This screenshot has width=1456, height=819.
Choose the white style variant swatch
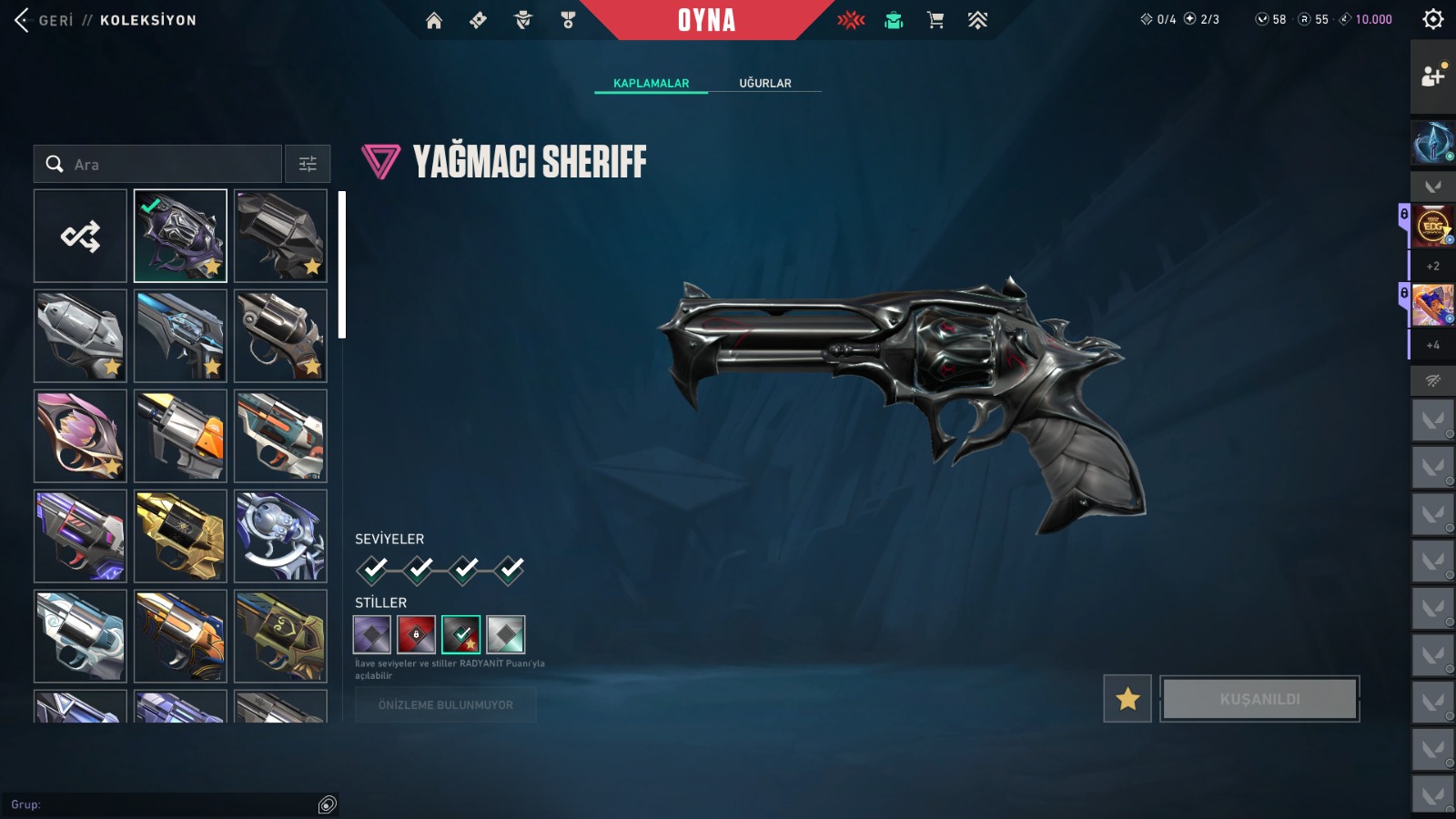click(505, 634)
